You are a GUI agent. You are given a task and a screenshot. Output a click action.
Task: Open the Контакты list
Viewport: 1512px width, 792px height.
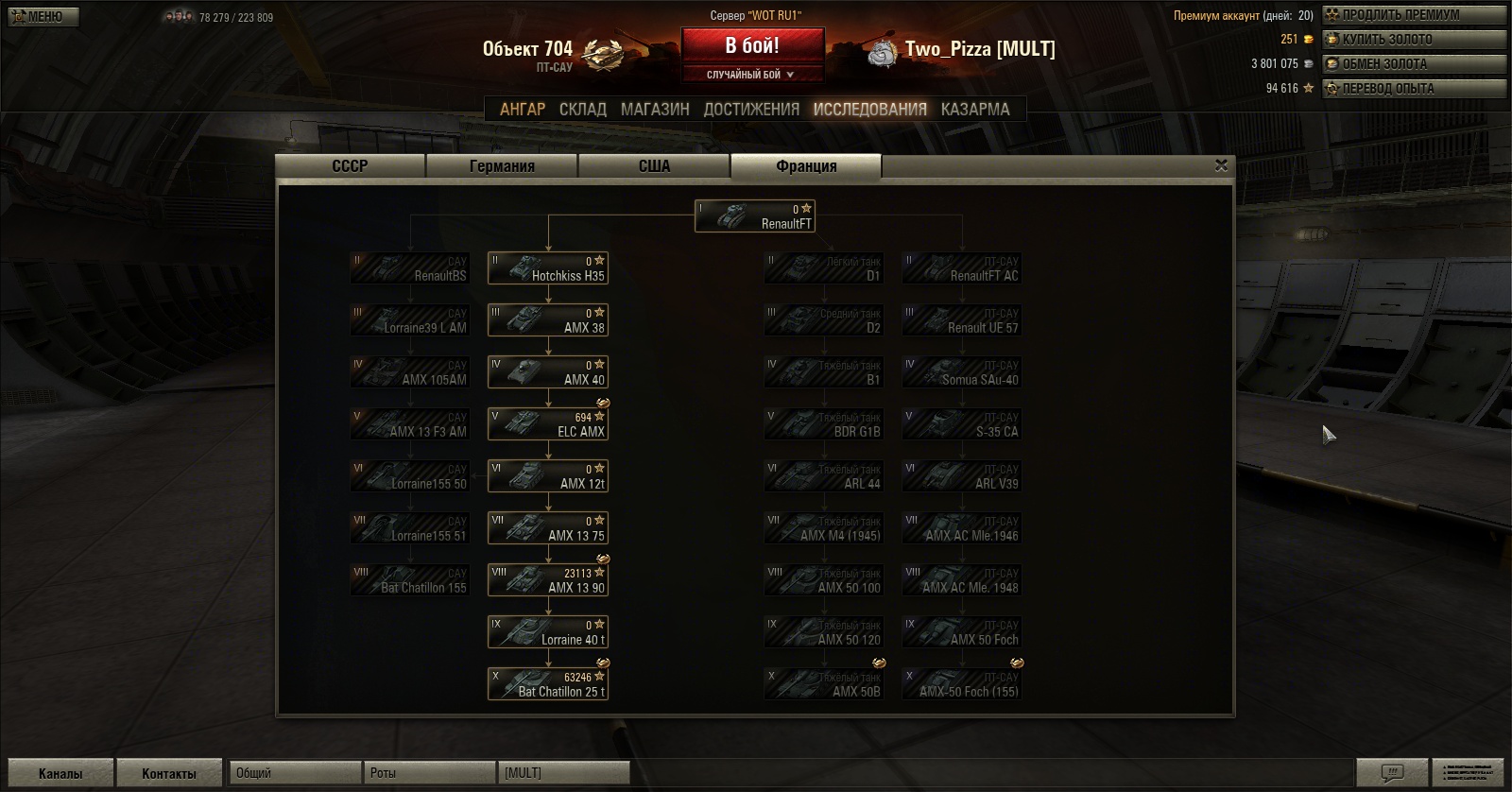coord(169,773)
